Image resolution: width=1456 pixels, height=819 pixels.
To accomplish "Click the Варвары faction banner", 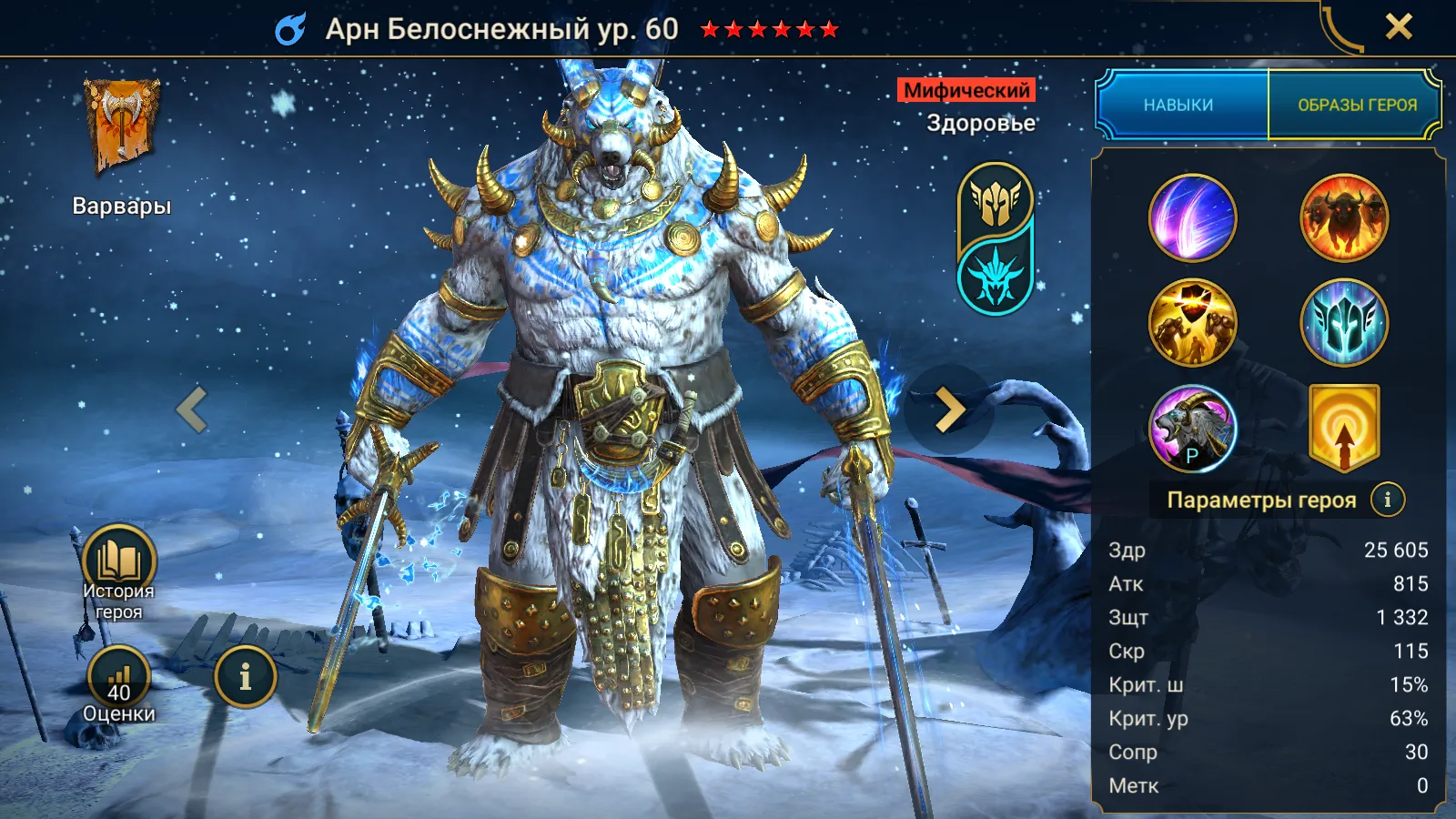I will pos(122,127).
